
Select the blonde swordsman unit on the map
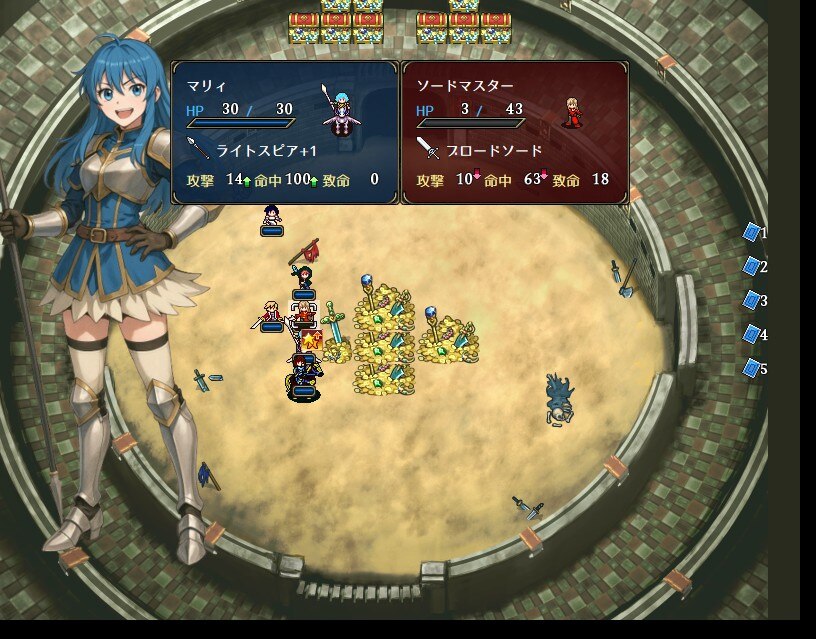click(270, 313)
